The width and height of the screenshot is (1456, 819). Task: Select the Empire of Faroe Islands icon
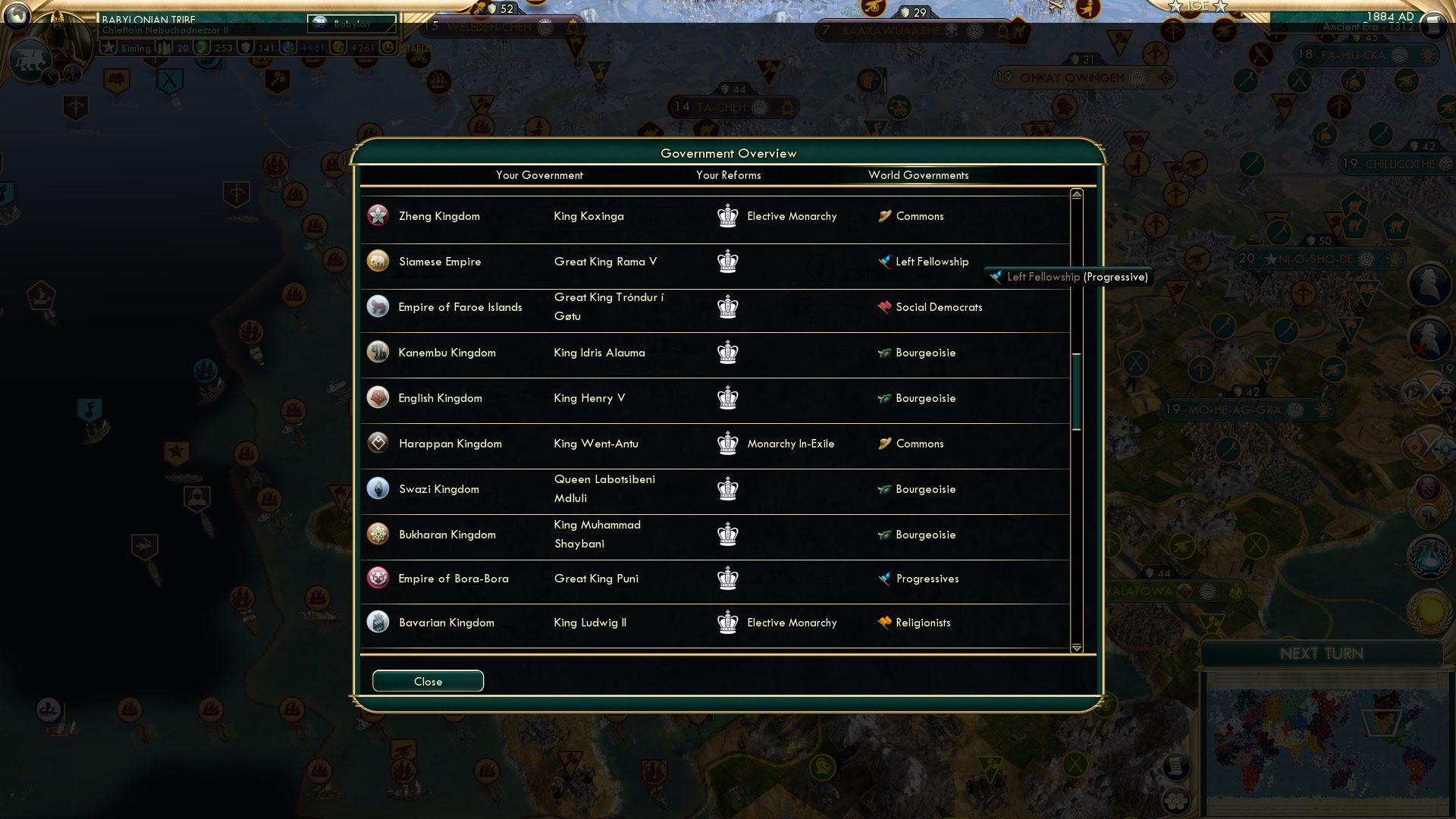coord(377,306)
